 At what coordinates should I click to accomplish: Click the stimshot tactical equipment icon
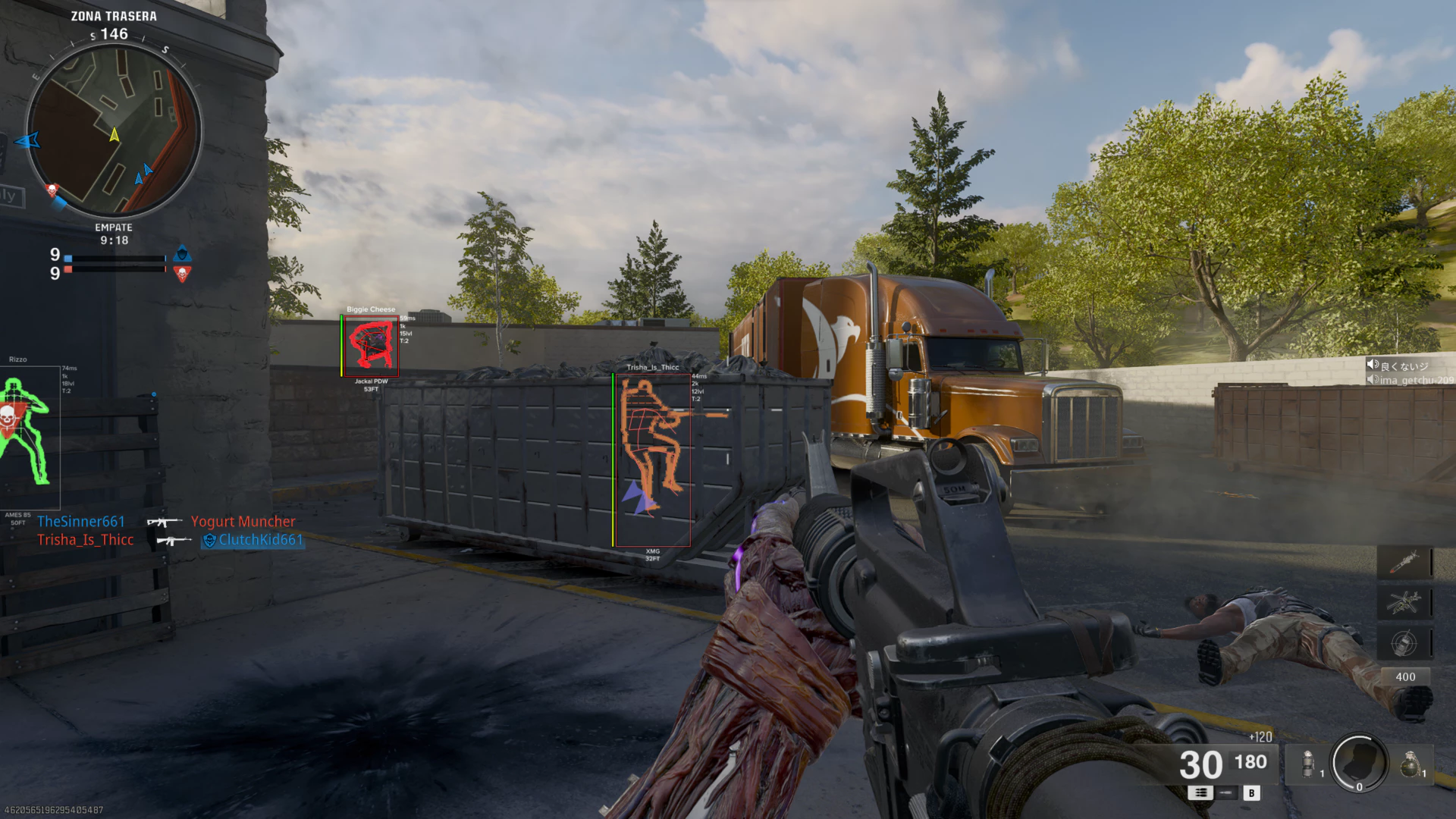(1307, 764)
